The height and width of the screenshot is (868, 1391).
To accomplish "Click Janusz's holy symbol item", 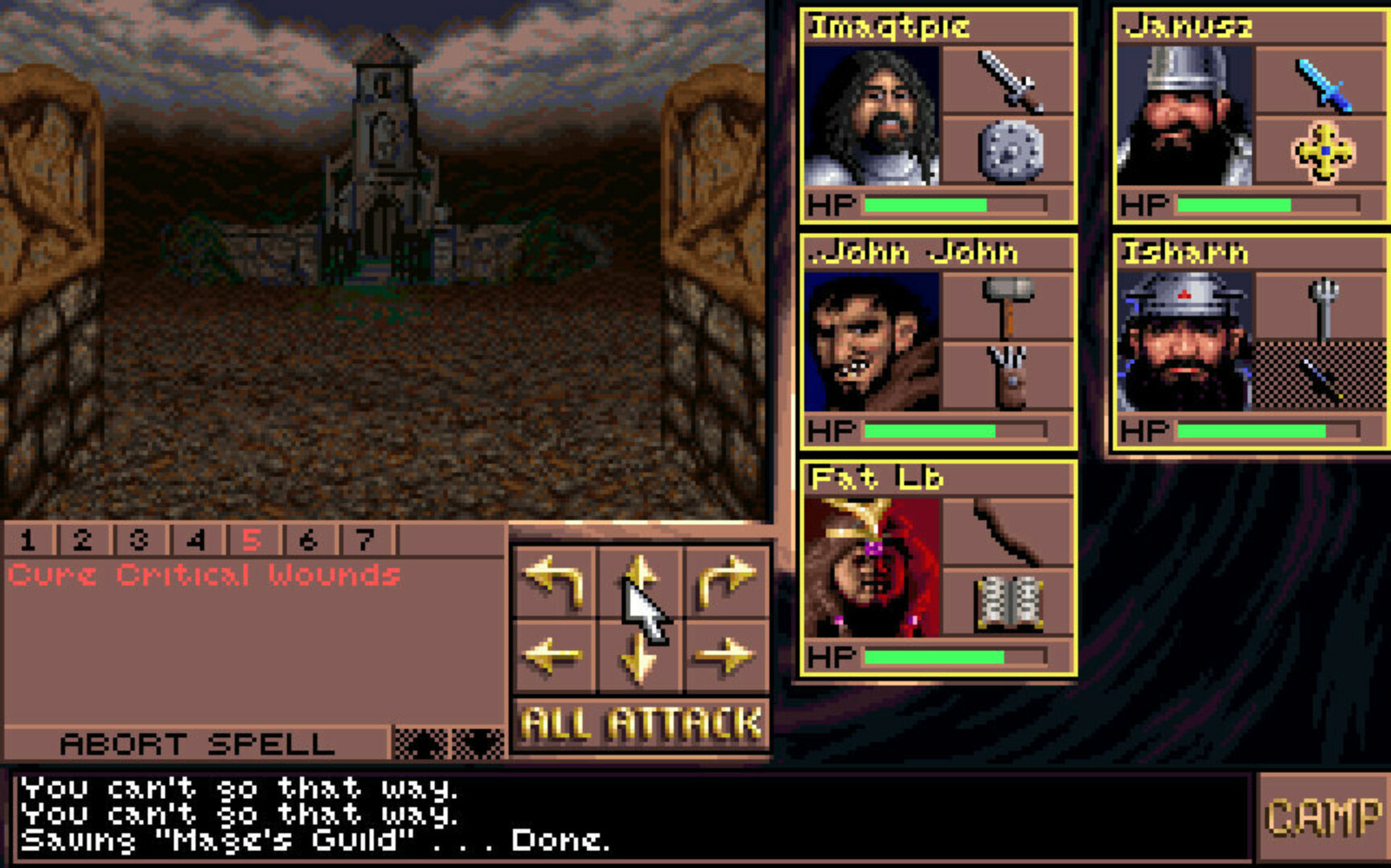I will tap(1323, 152).
